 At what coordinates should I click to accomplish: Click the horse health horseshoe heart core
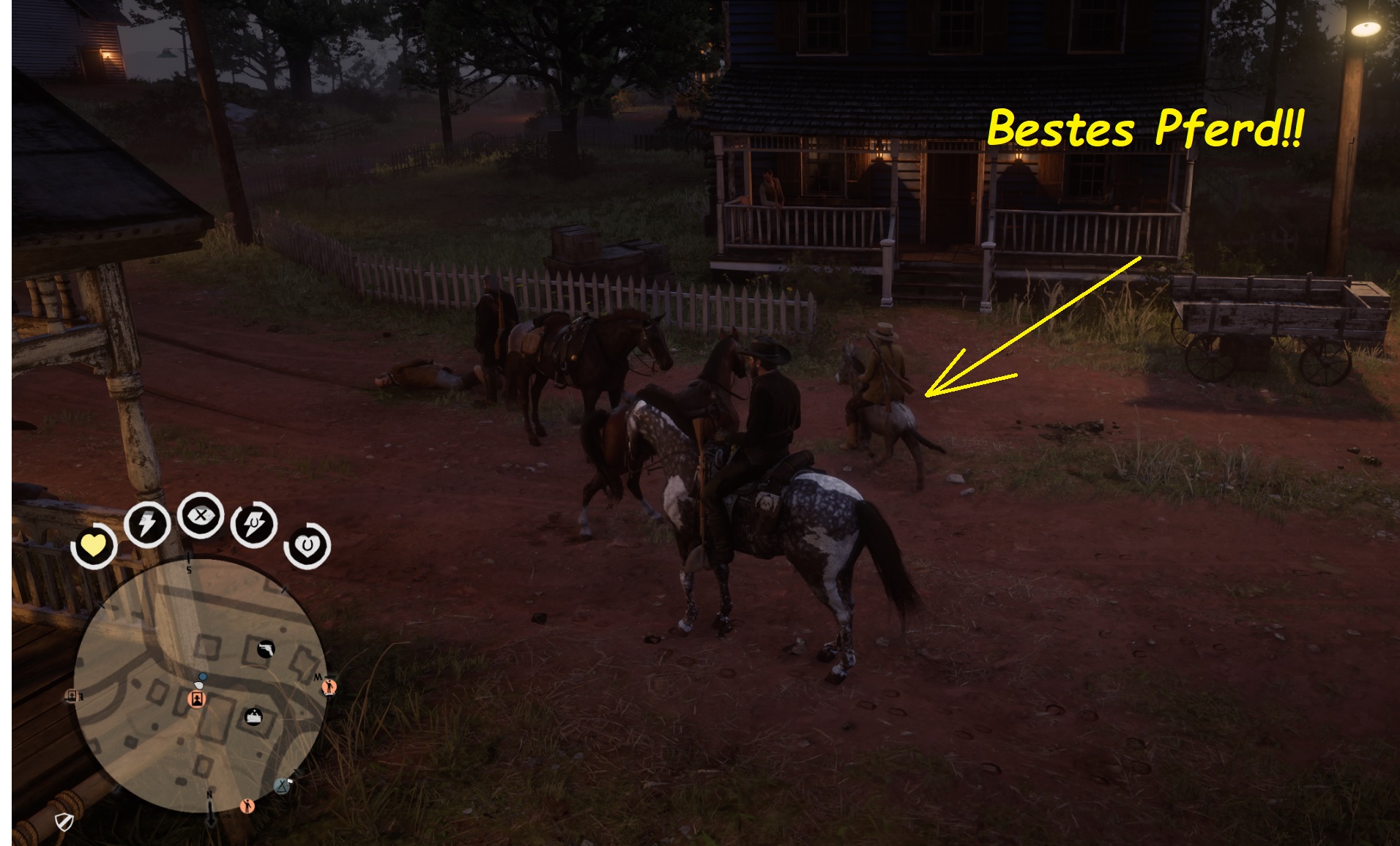[305, 546]
